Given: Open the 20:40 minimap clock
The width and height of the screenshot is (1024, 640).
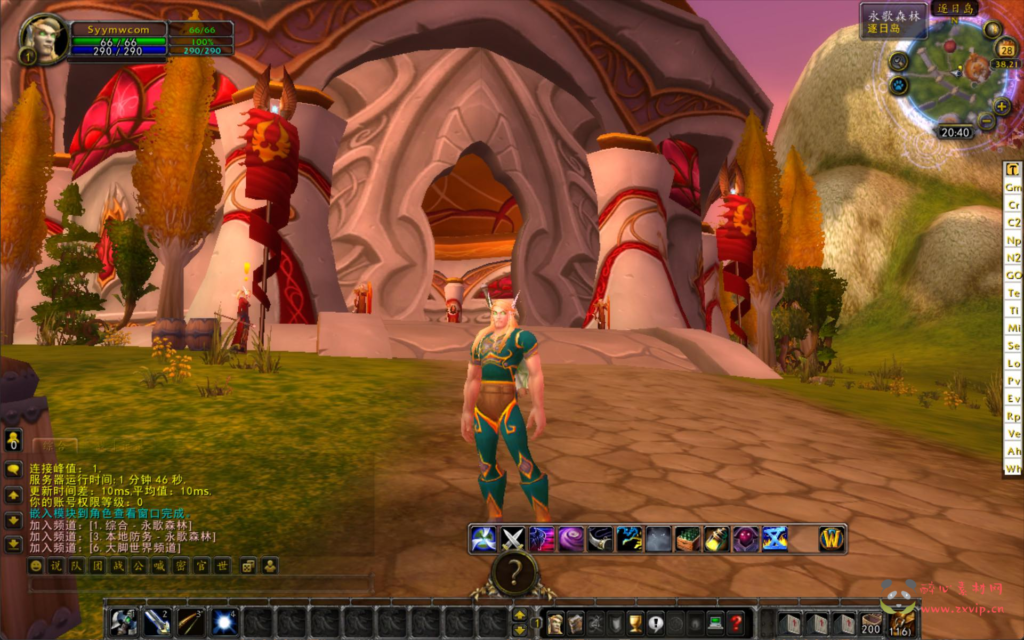Looking at the screenshot, I should pyautogui.click(x=955, y=132).
